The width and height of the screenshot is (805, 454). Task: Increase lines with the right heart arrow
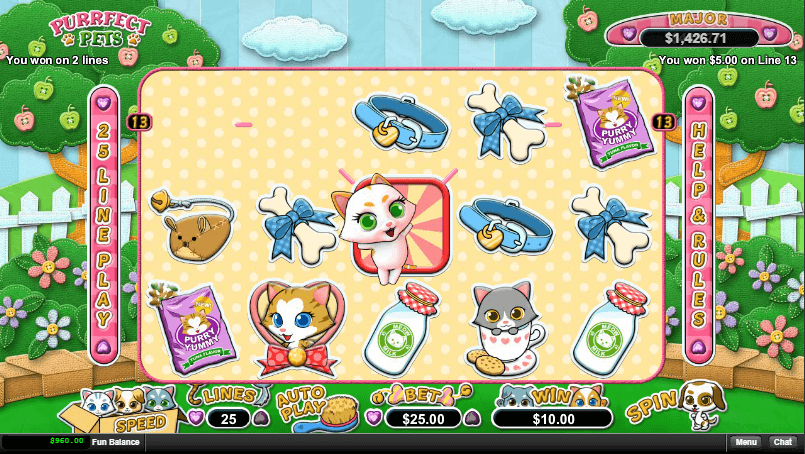click(x=260, y=418)
